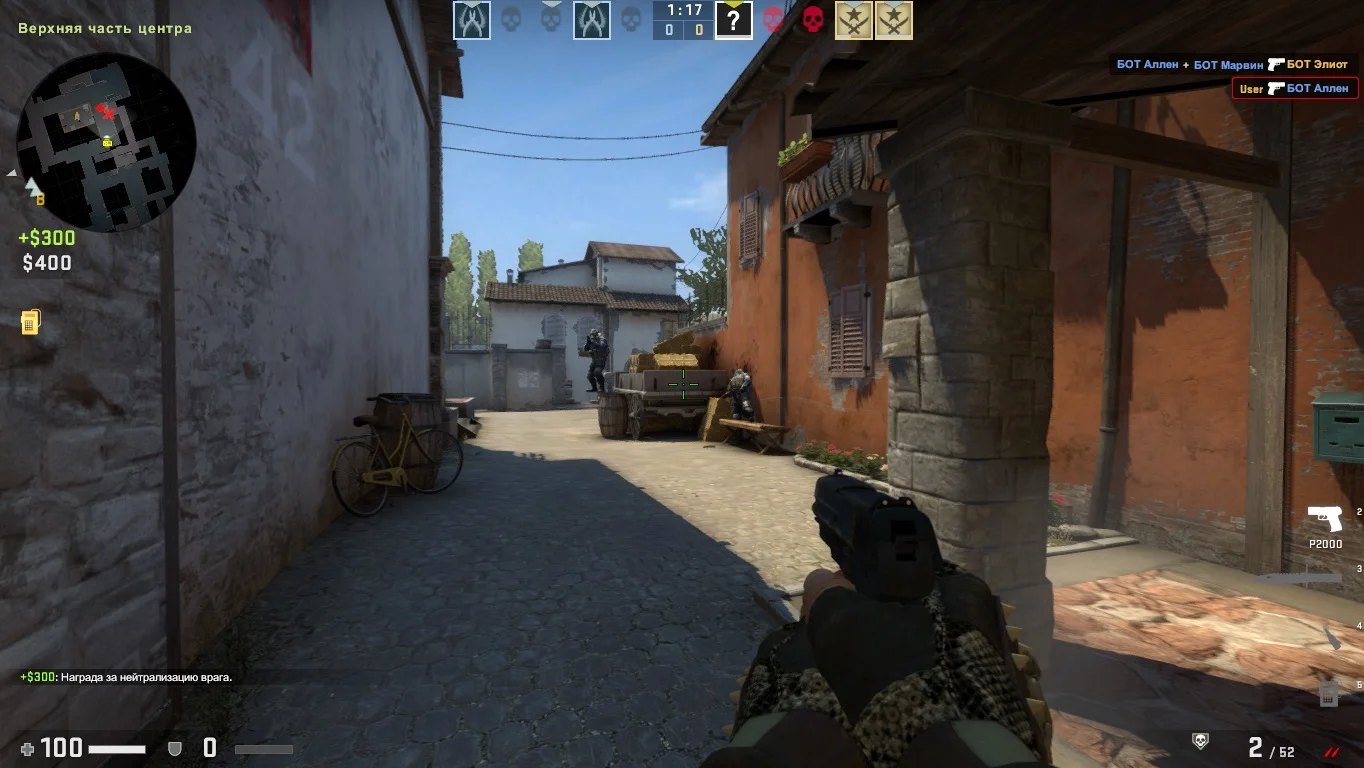Click the bombsite B indicator beside radar
The height and width of the screenshot is (768, 1364).
[x=41, y=199]
